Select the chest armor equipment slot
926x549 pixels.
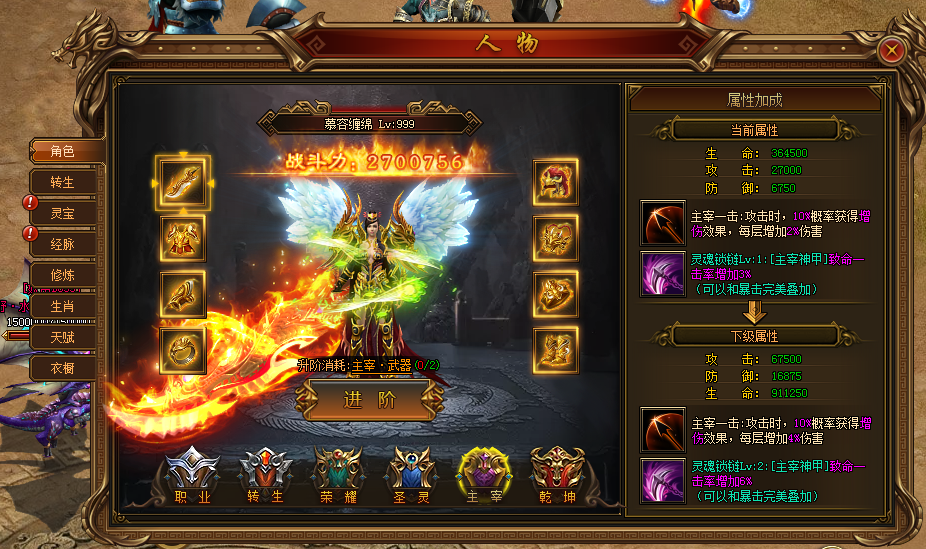pos(183,239)
